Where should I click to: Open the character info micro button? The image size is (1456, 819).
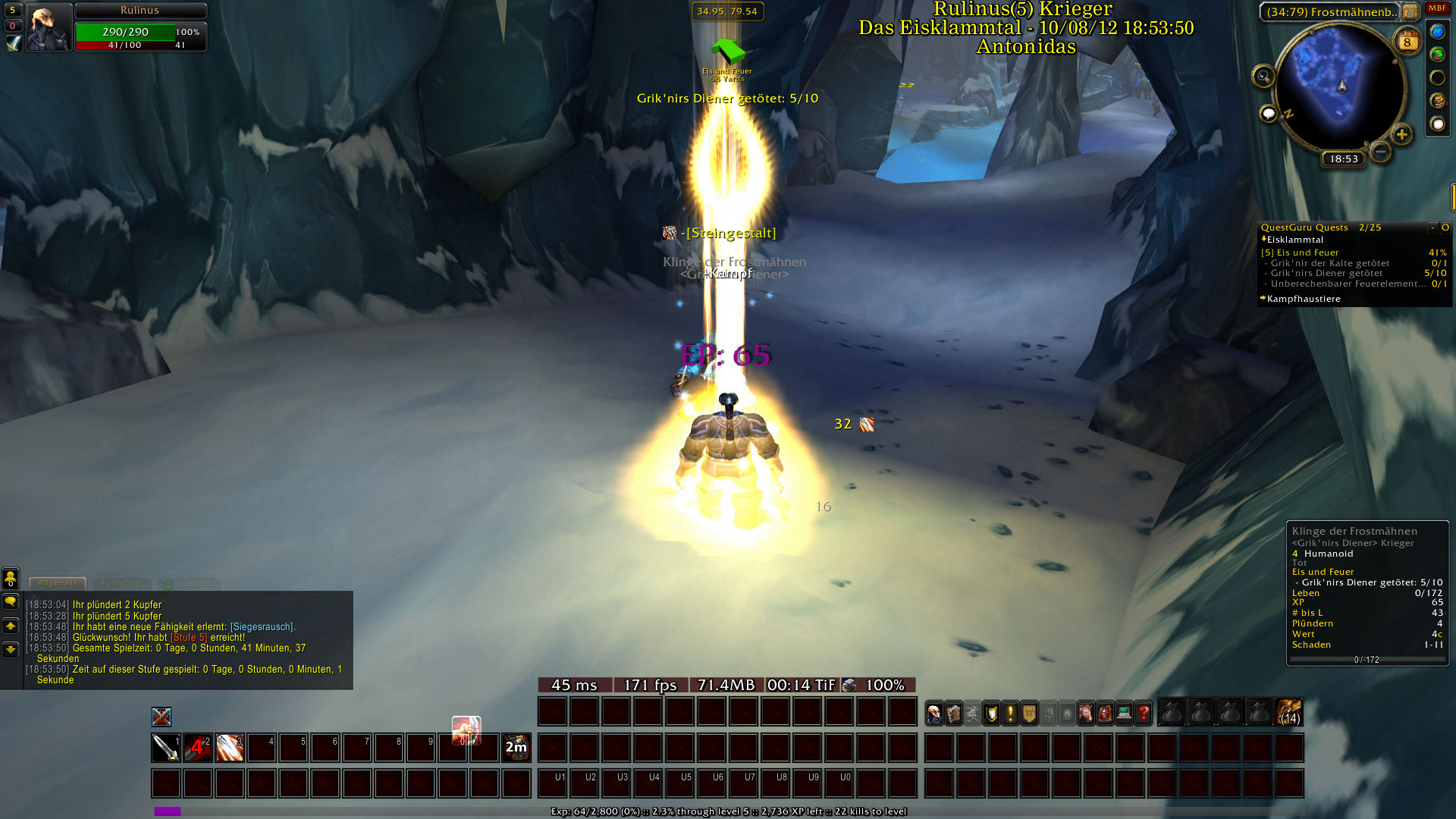point(934,714)
